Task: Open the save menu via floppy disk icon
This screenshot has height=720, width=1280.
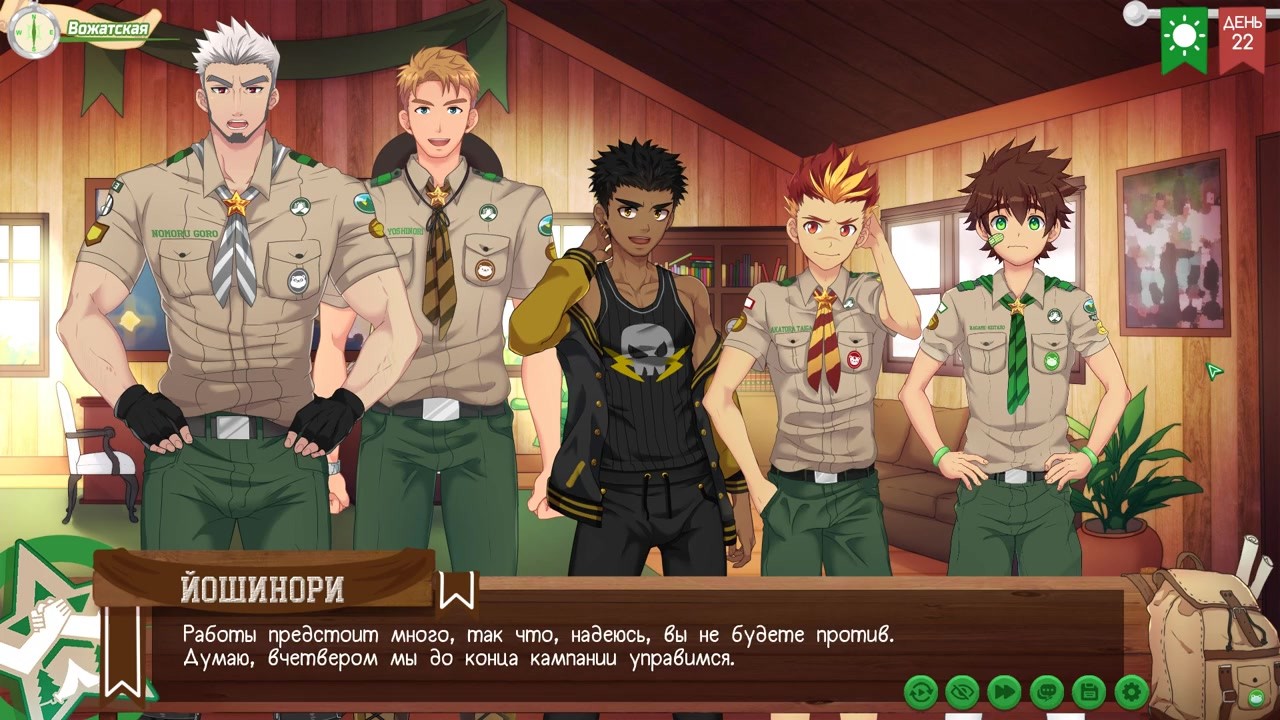Action: (1088, 691)
